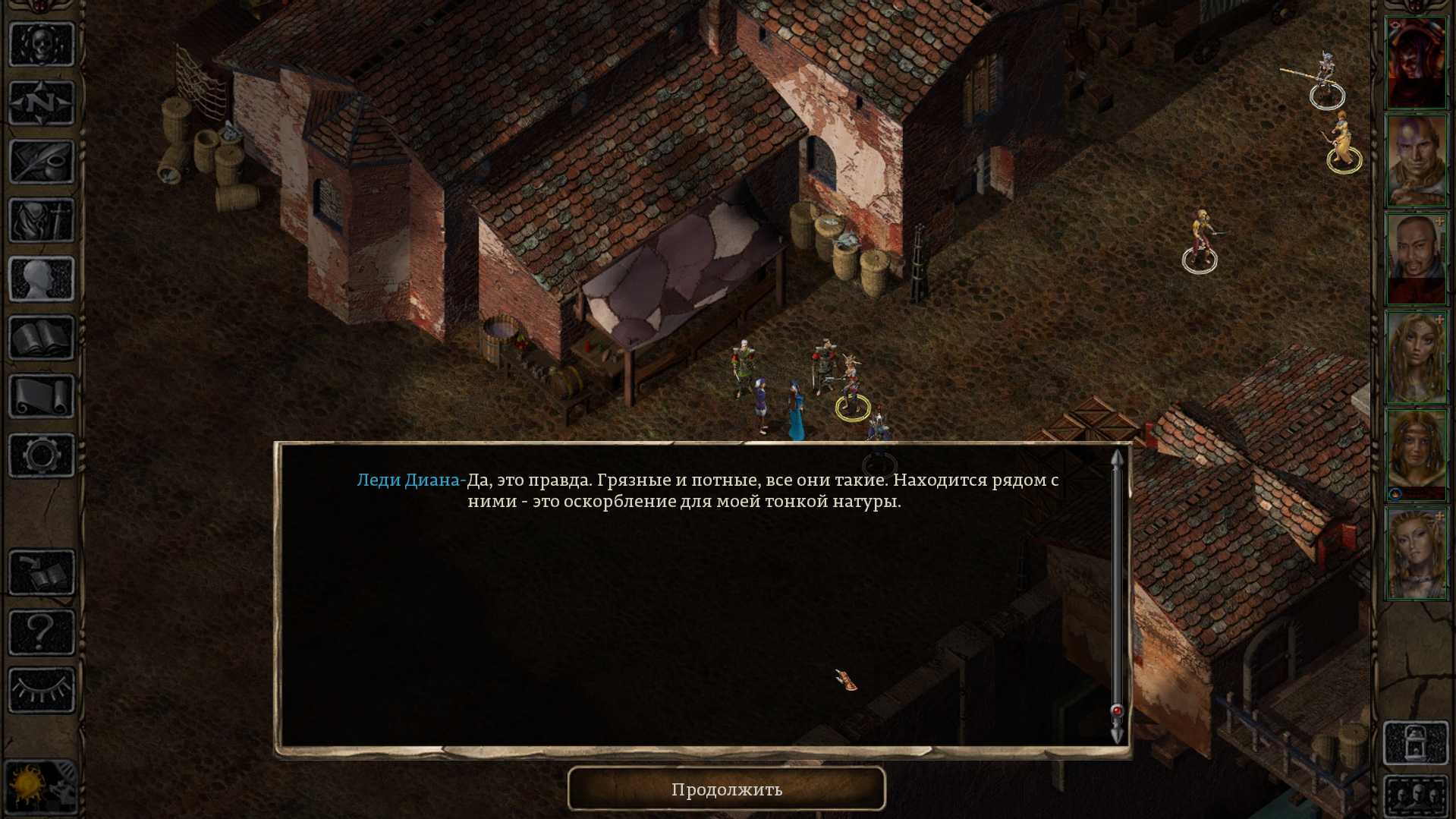Viewport: 1456px width, 819px height.
Task: Select the bald tattooed warrior's portrait
Action: click(x=1416, y=160)
